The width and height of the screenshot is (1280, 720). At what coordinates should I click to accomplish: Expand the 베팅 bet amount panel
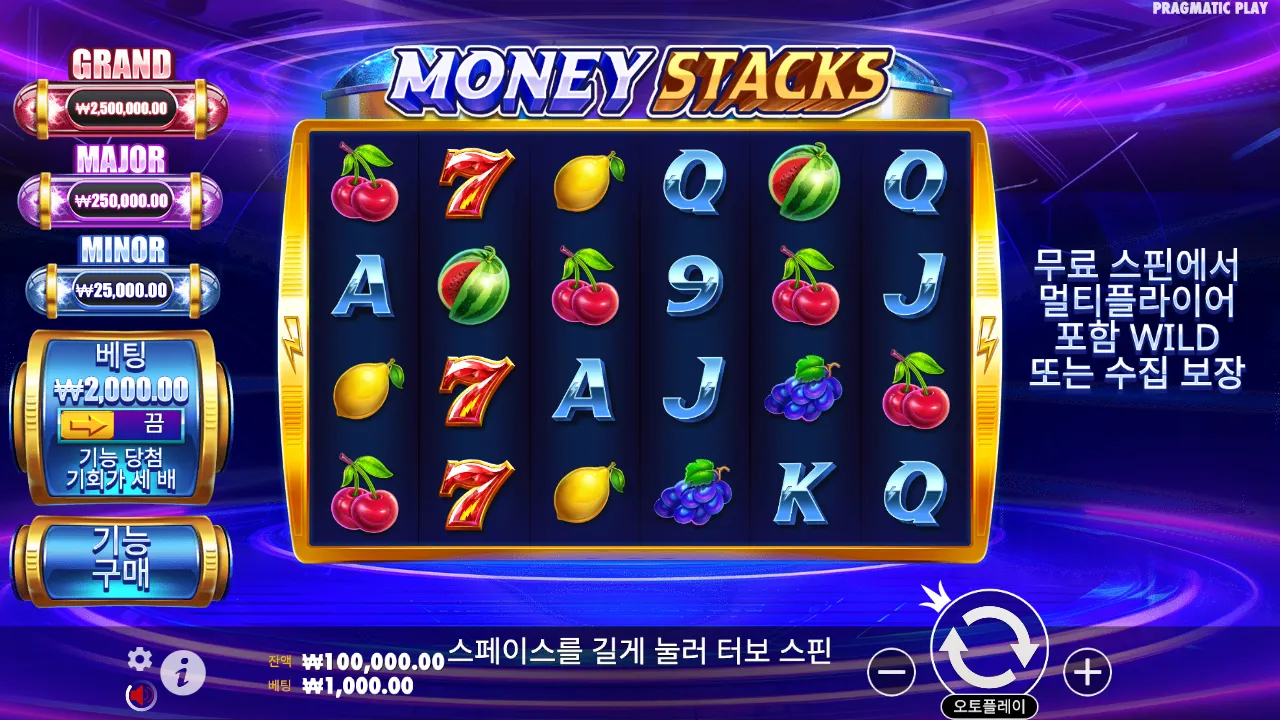[123, 370]
